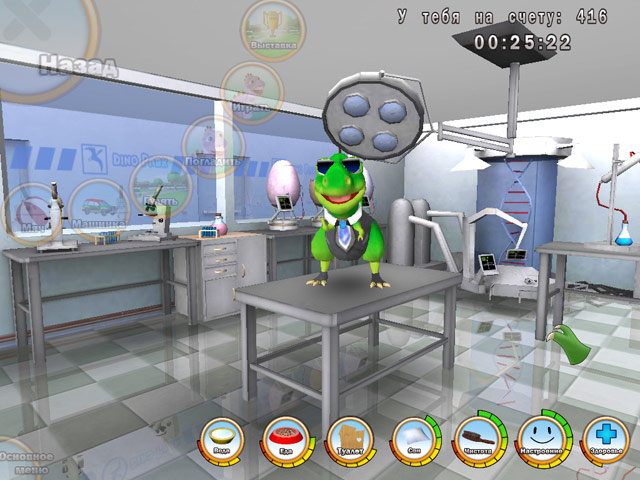Open the Здоровье (Health) cross icon
640x480 pixels.
tap(603, 439)
